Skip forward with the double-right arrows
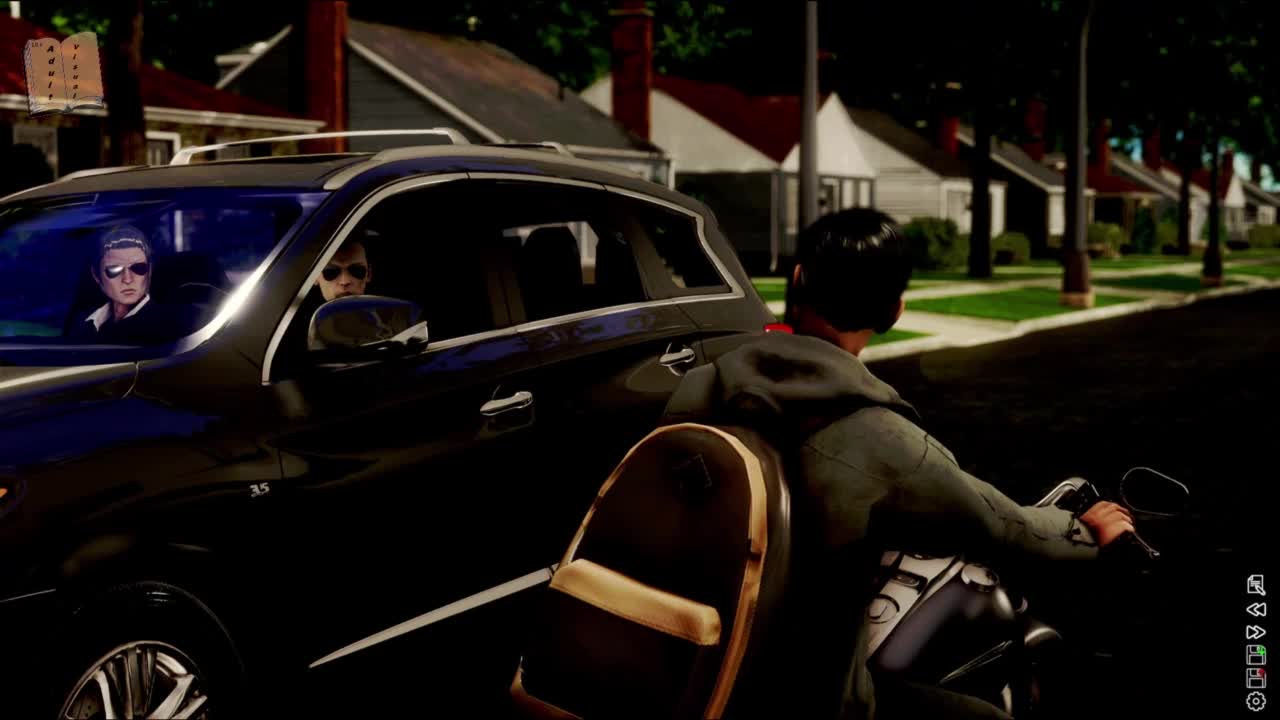The image size is (1280, 720). tap(1256, 632)
